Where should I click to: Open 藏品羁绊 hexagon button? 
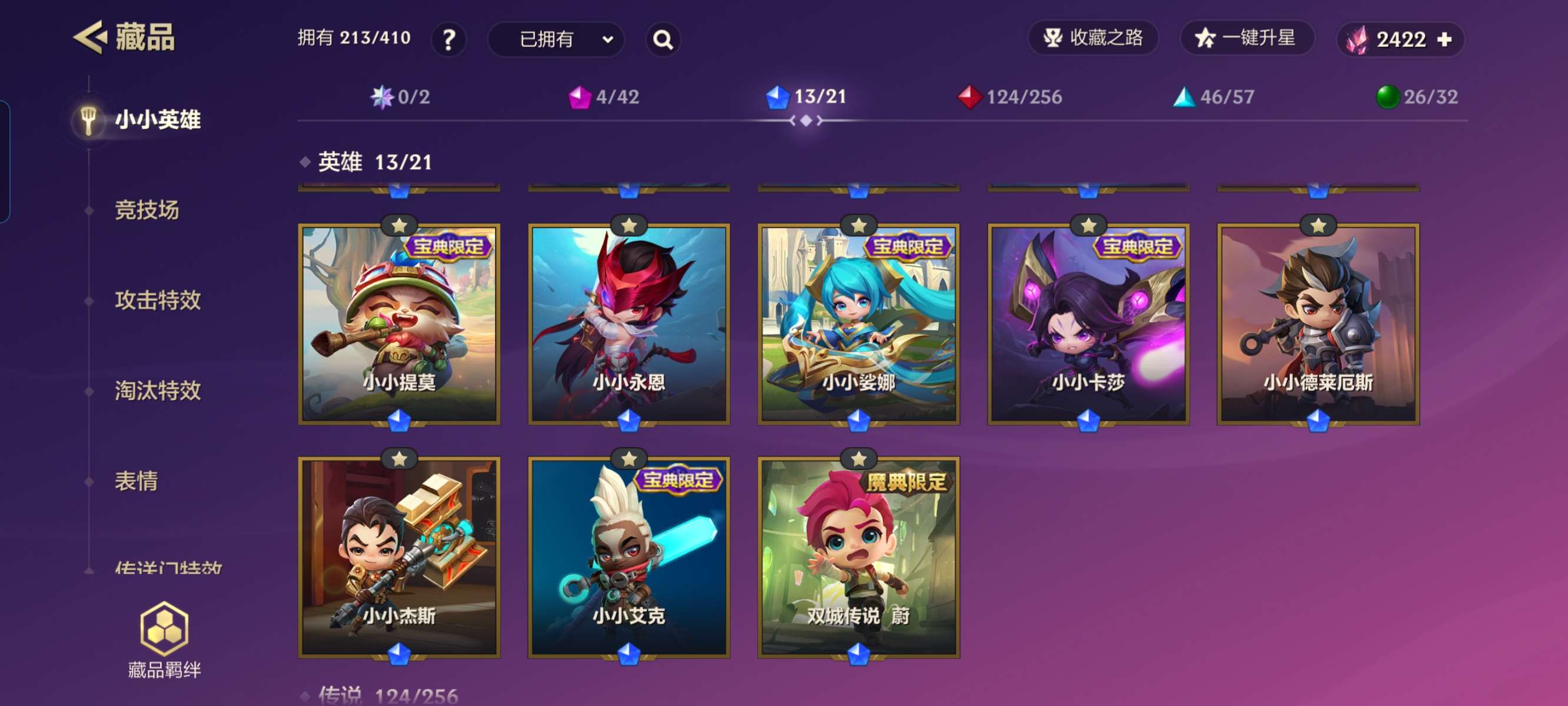(164, 639)
